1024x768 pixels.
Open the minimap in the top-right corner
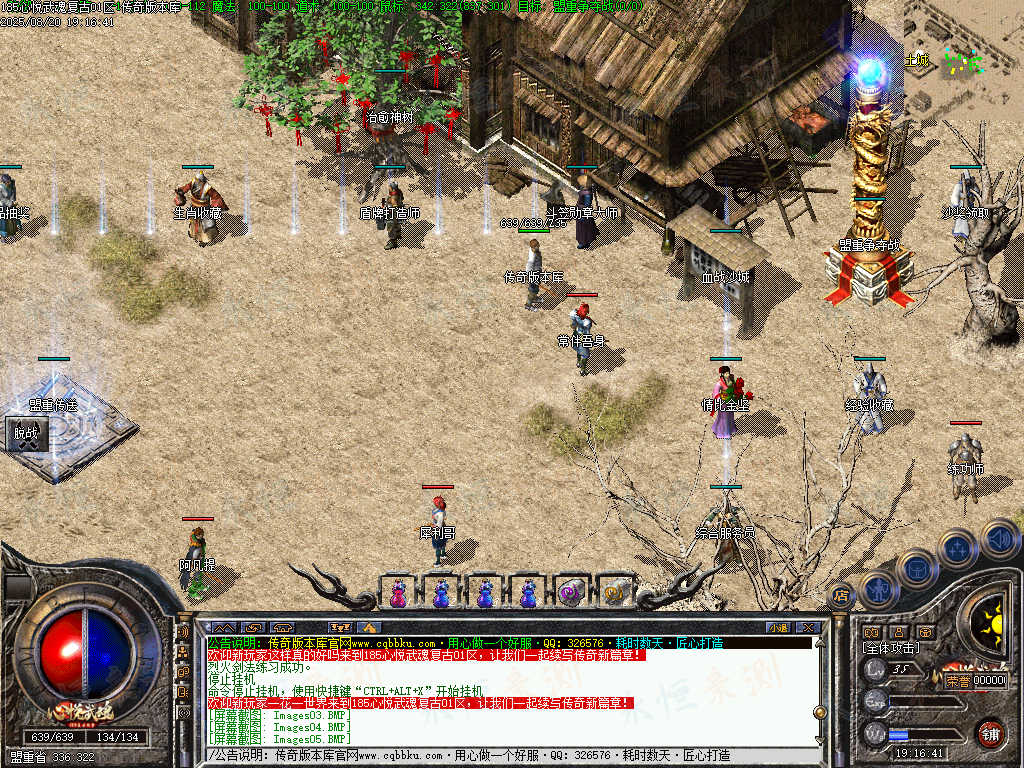(x=962, y=60)
